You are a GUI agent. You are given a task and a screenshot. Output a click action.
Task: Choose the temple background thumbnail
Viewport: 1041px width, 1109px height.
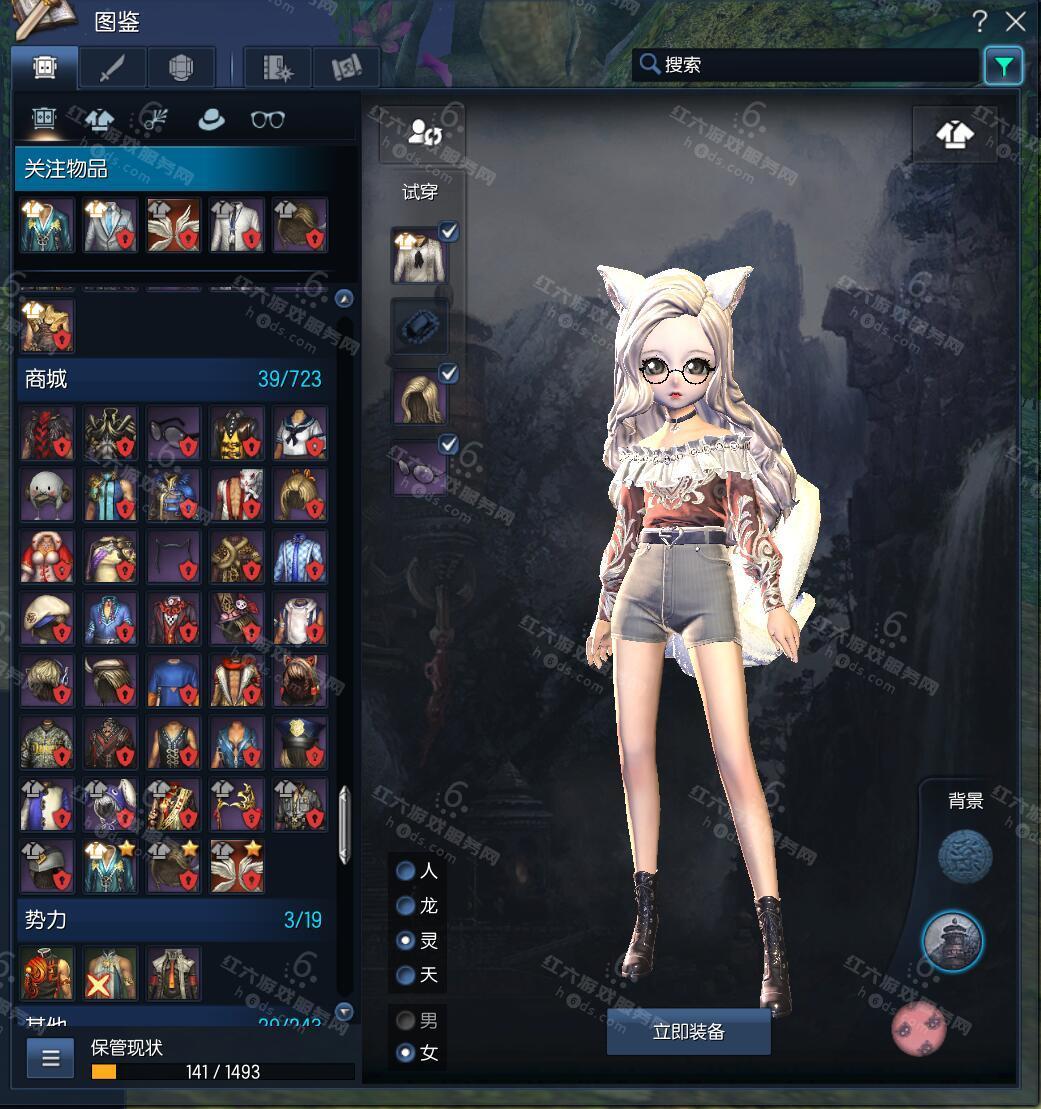point(952,941)
